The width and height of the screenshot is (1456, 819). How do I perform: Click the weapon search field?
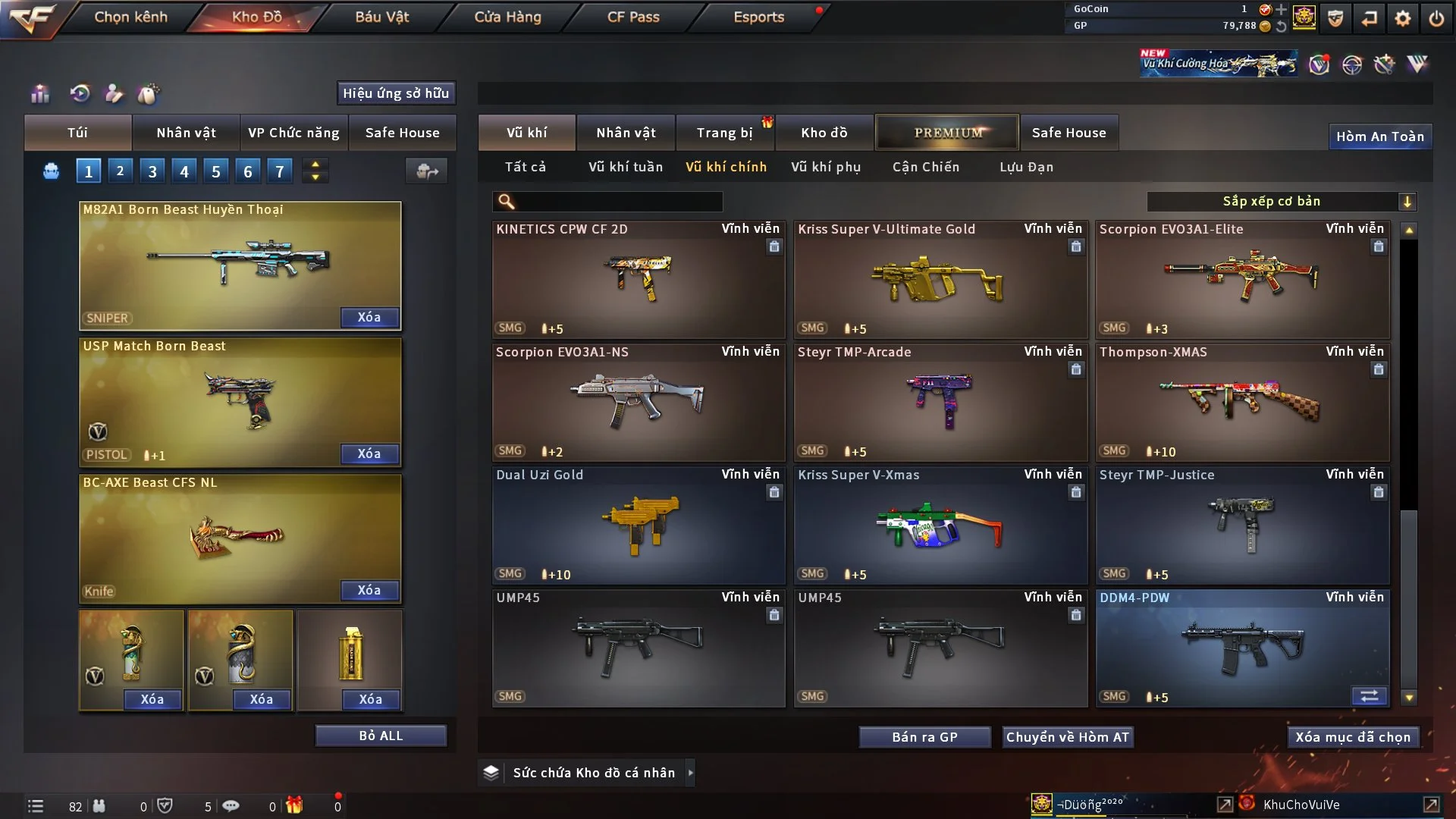[618, 202]
